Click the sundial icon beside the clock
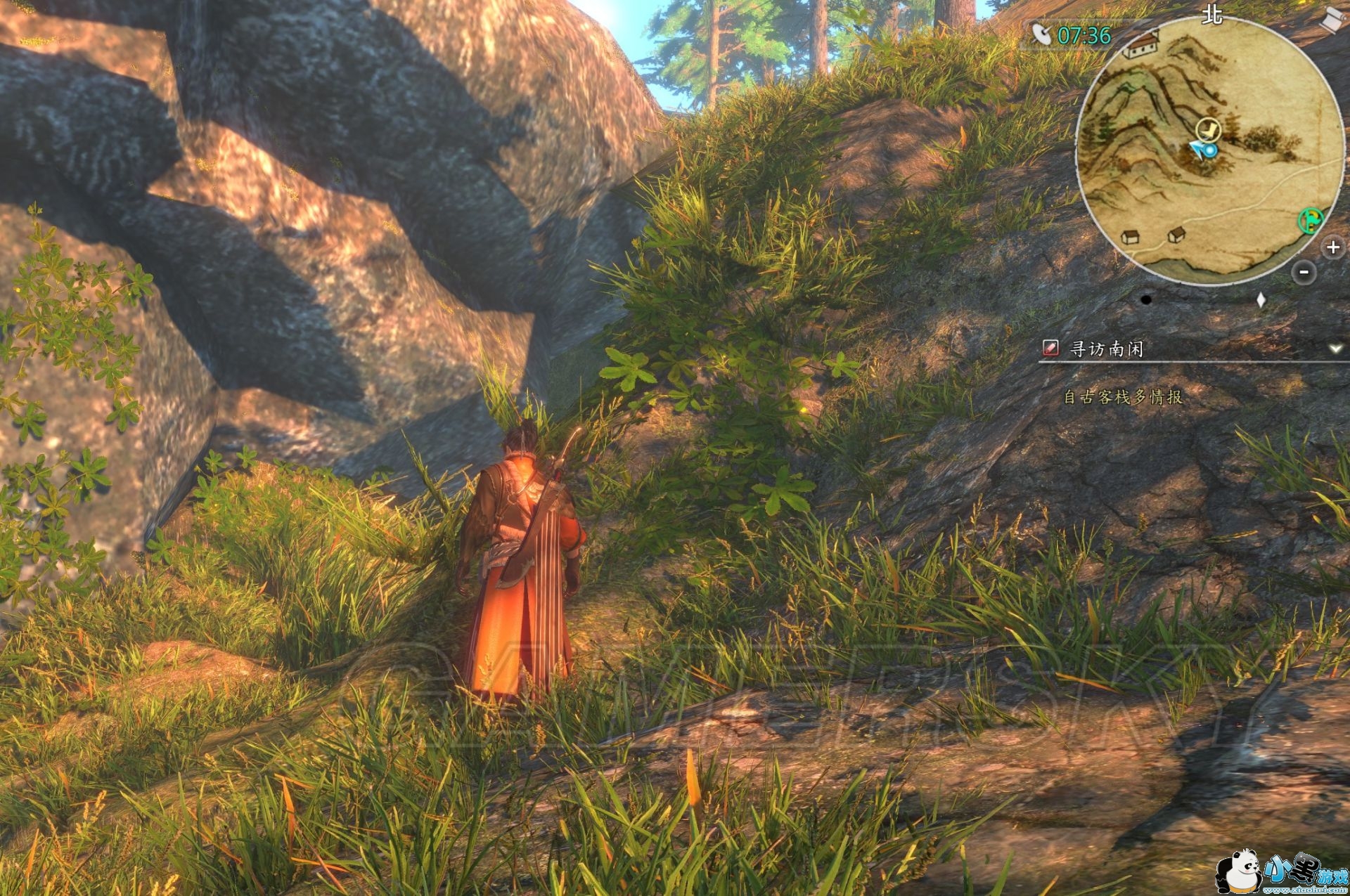1350x896 pixels. 1041,34
